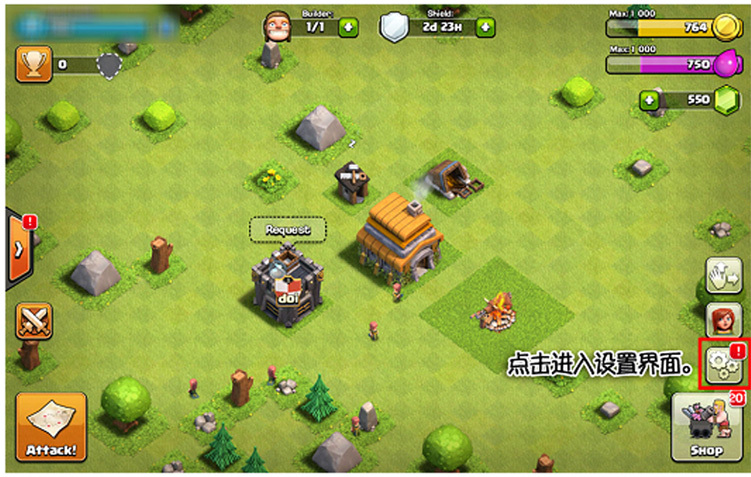751x477 pixels.
Task: Tap the Attack! button
Action: click(x=50, y=427)
